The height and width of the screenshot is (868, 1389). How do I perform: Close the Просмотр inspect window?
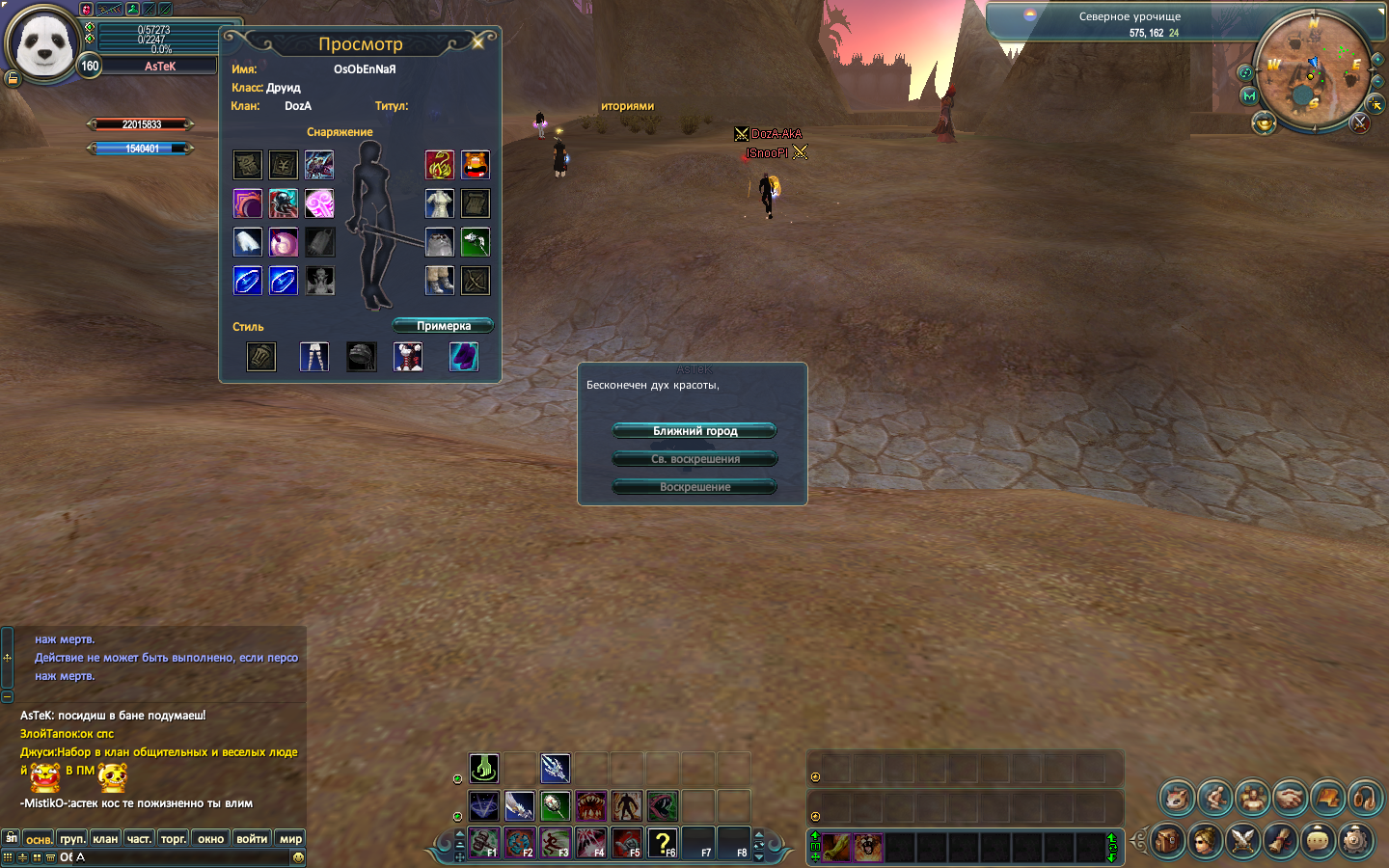click(477, 42)
